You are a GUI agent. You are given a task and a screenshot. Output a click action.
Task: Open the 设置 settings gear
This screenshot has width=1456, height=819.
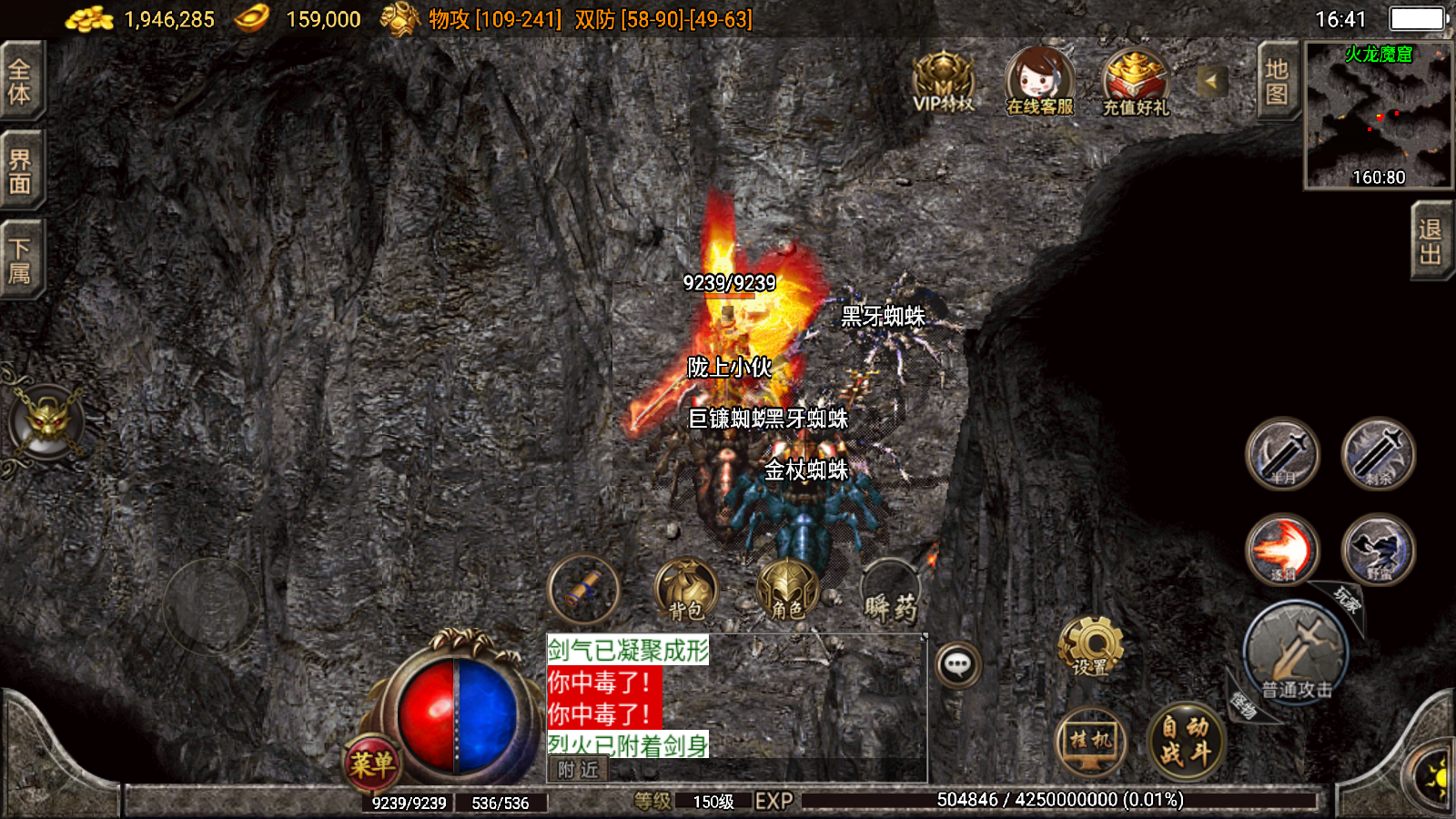click(x=1090, y=646)
